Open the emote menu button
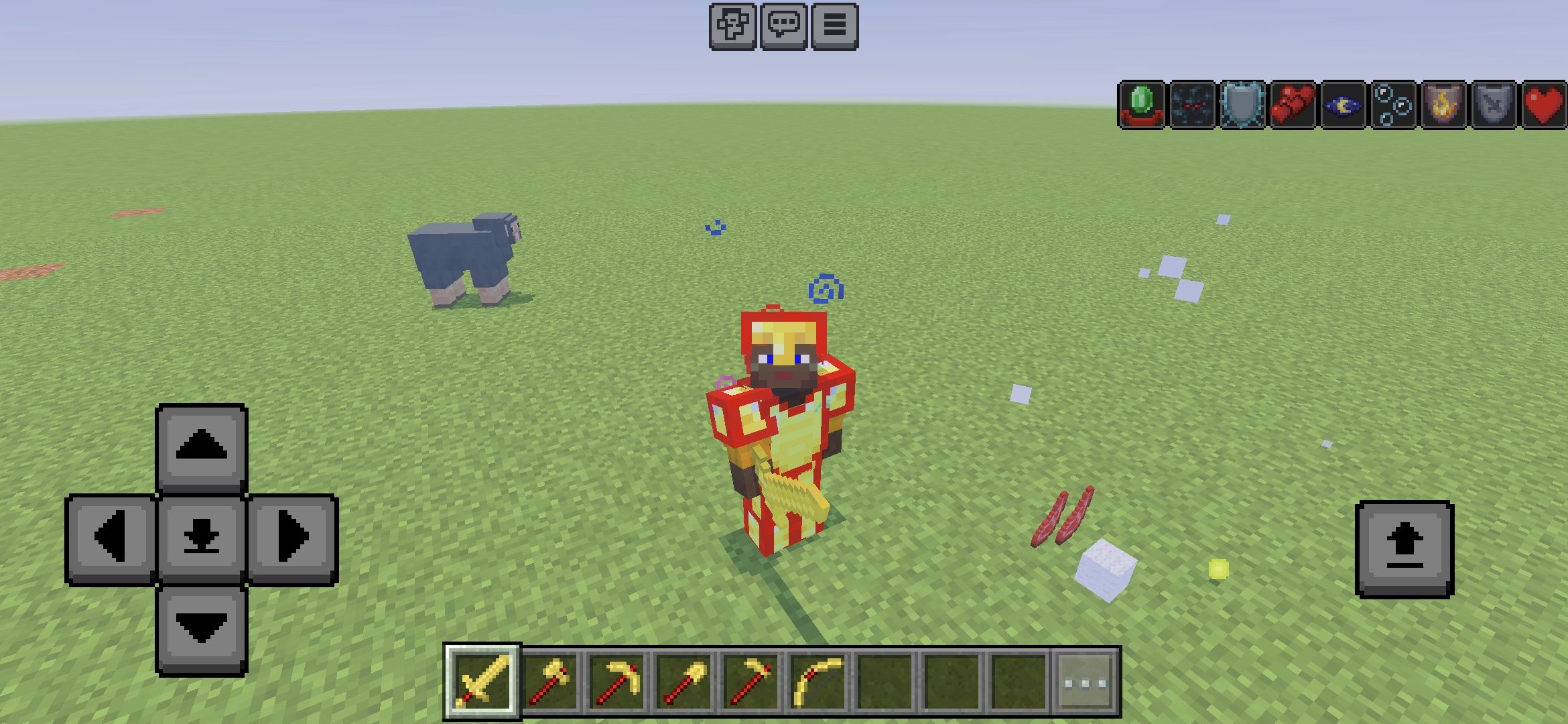This screenshot has height=724, width=1568. coord(732,26)
